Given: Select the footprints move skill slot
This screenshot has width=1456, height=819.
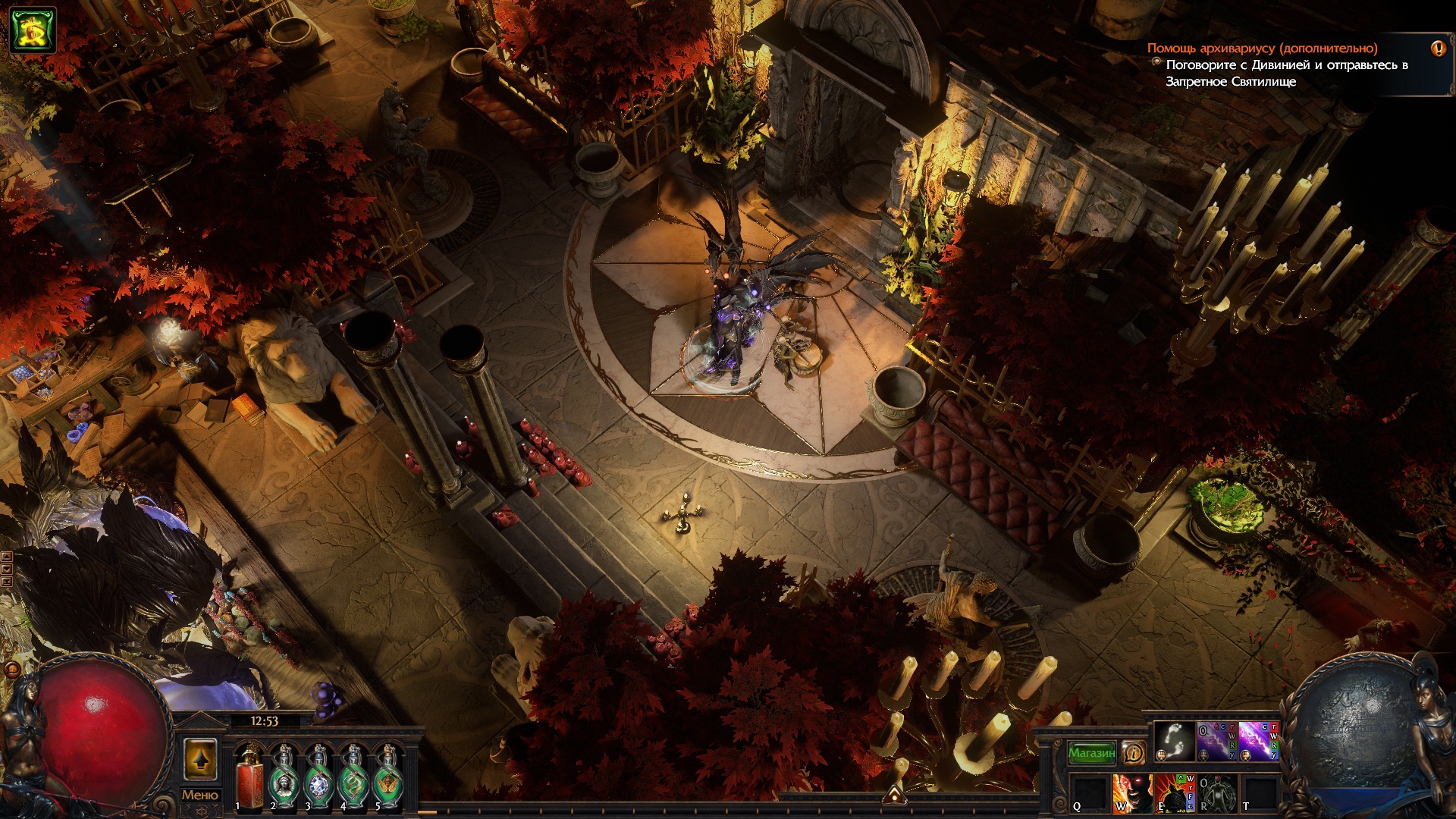Looking at the screenshot, I should (1174, 742).
